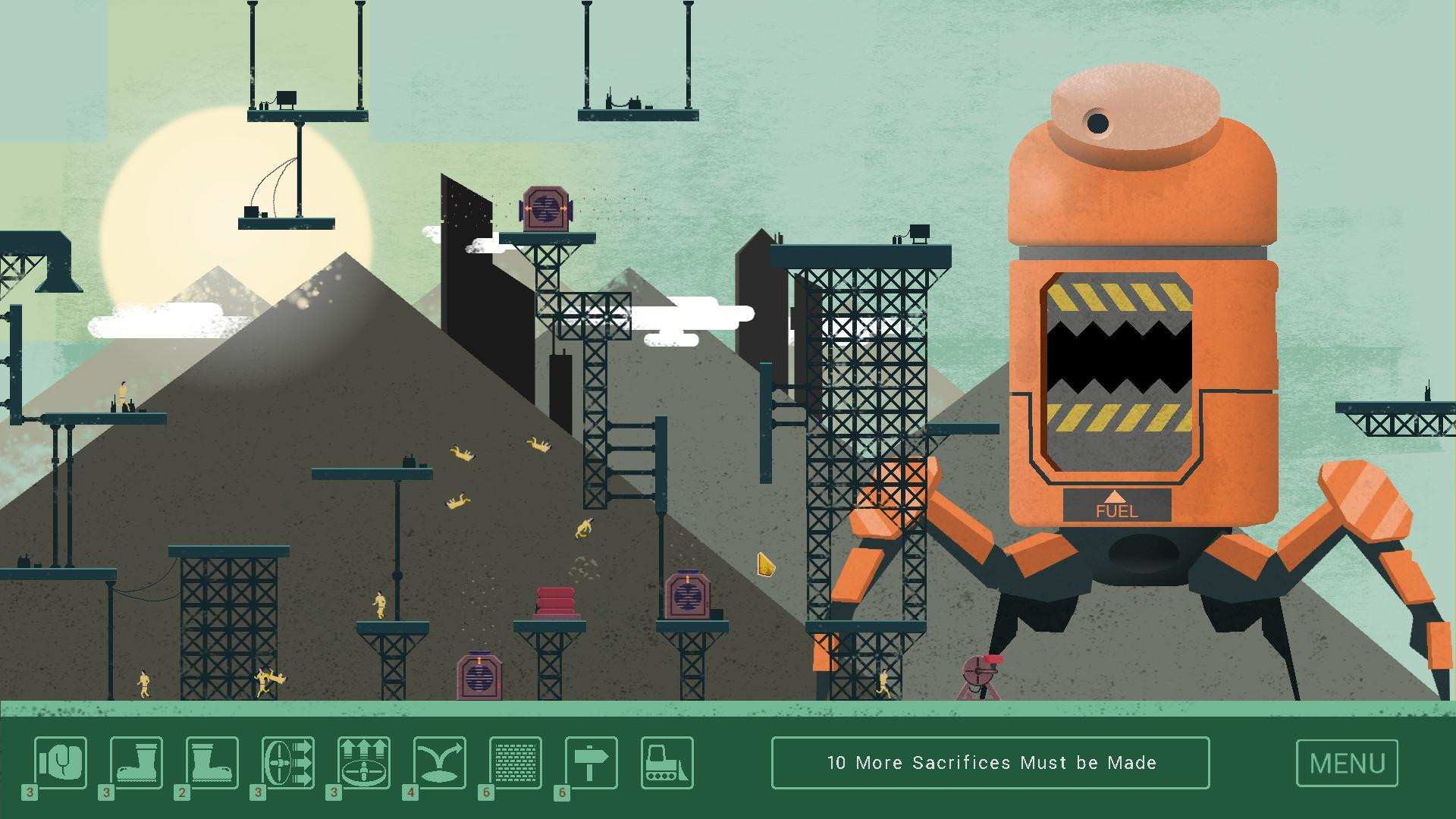This screenshot has height=819, width=1456.
Task: Open the MENU
Action: pos(1347,763)
